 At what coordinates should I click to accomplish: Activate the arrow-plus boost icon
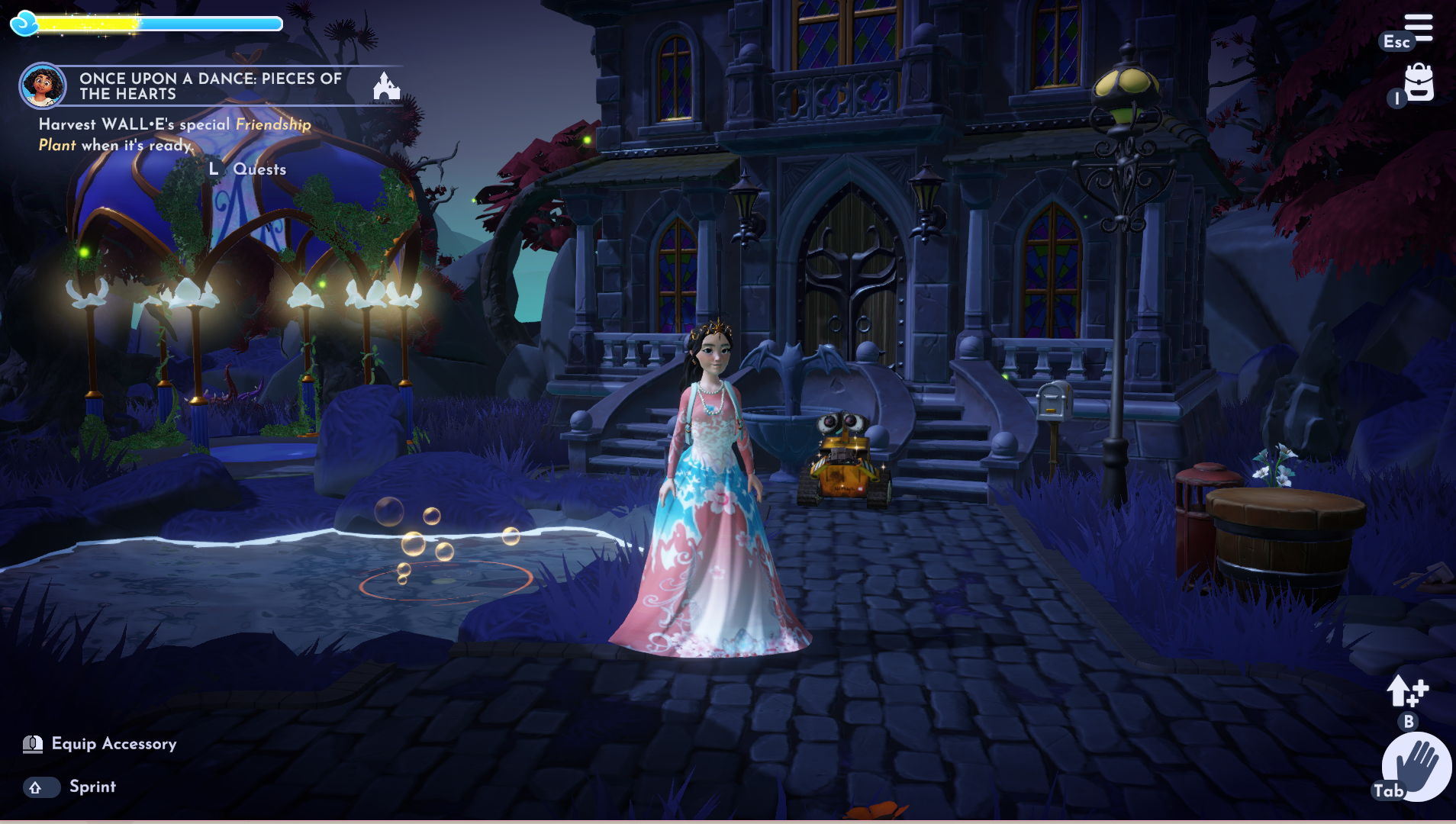coord(1406,691)
